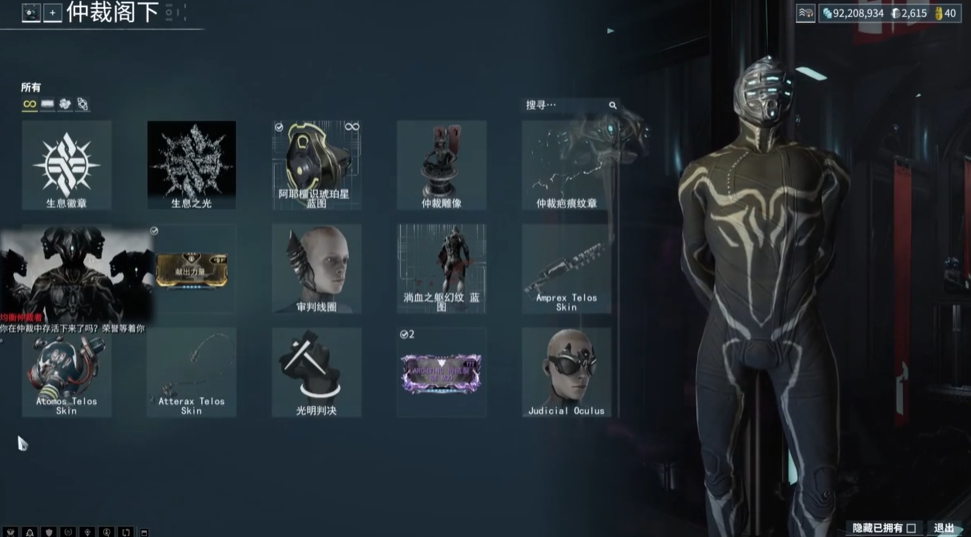This screenshot has height=537, width=971.
Task: Pick the 光明判决 fist emote item
Action: click(x=316, y=372)
